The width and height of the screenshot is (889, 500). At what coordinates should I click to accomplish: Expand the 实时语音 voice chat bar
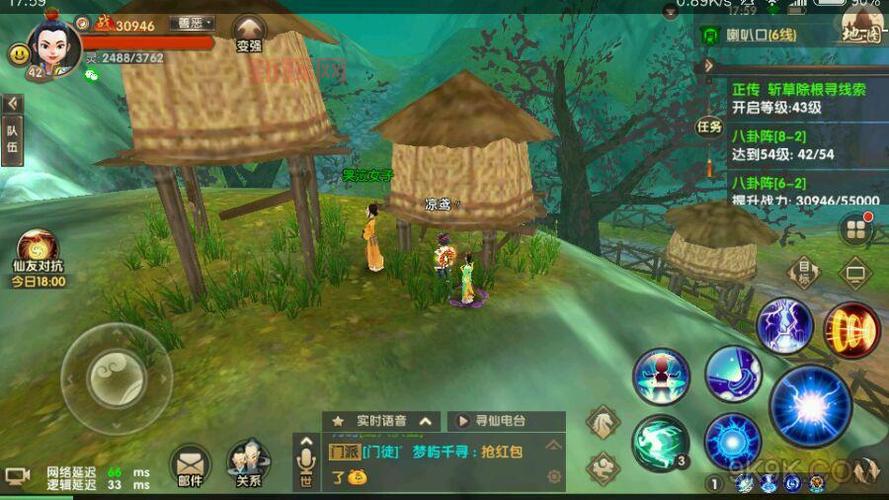[384, 421]
